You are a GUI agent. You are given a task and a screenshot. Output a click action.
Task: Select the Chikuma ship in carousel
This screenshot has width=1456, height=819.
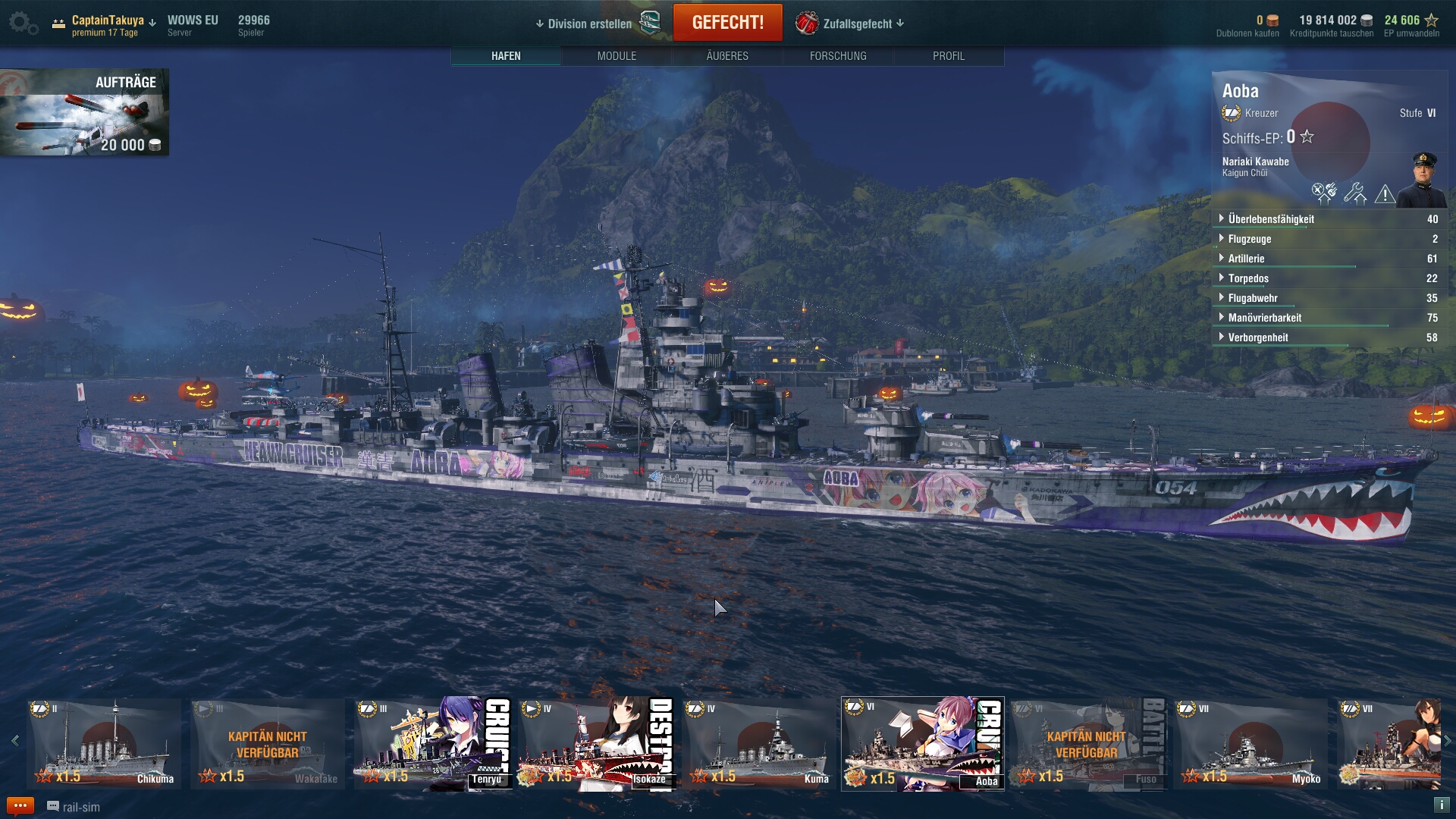[x=104, y=743]
